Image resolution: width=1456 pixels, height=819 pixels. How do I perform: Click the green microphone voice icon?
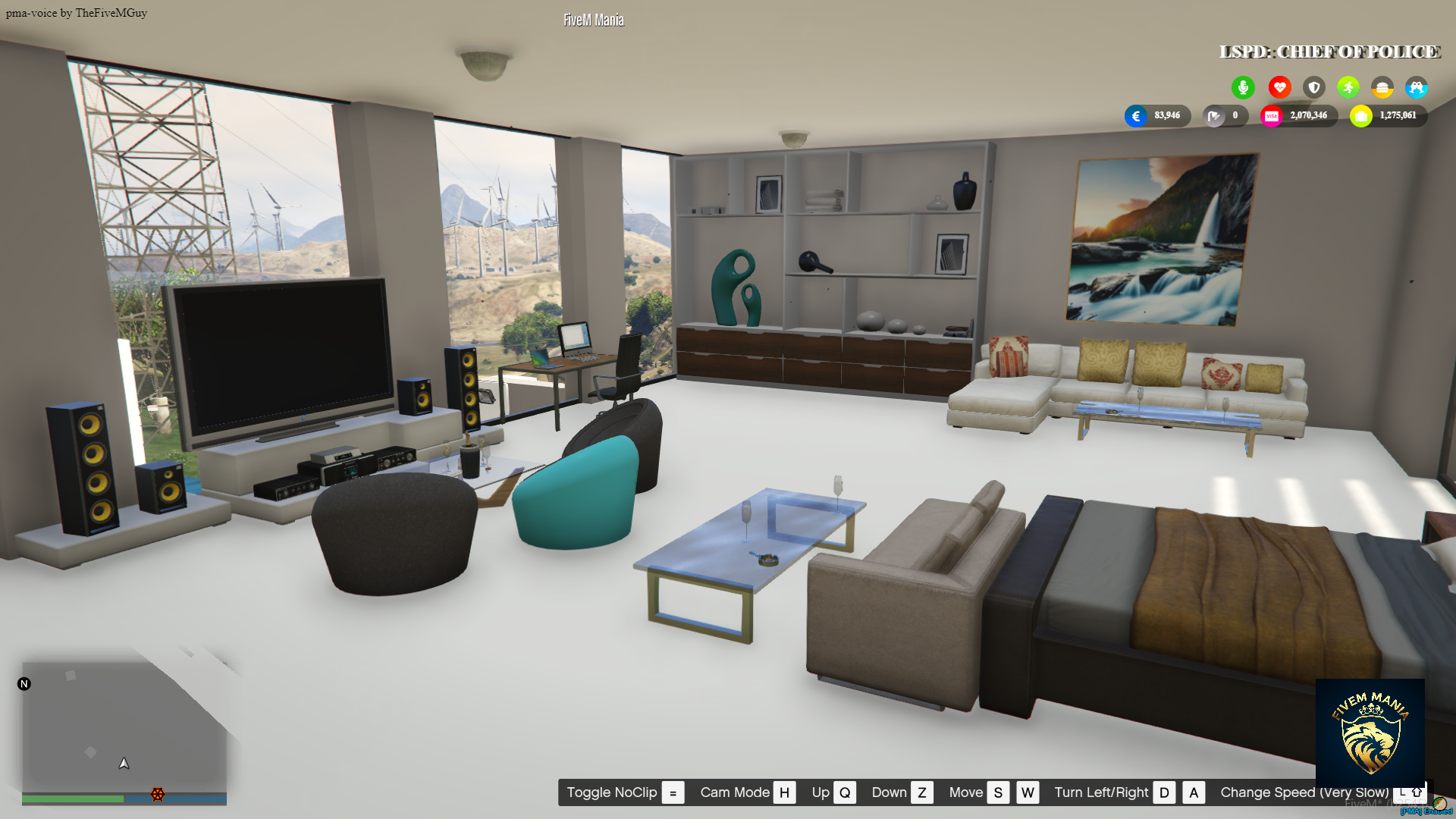tap(1243, 86)
